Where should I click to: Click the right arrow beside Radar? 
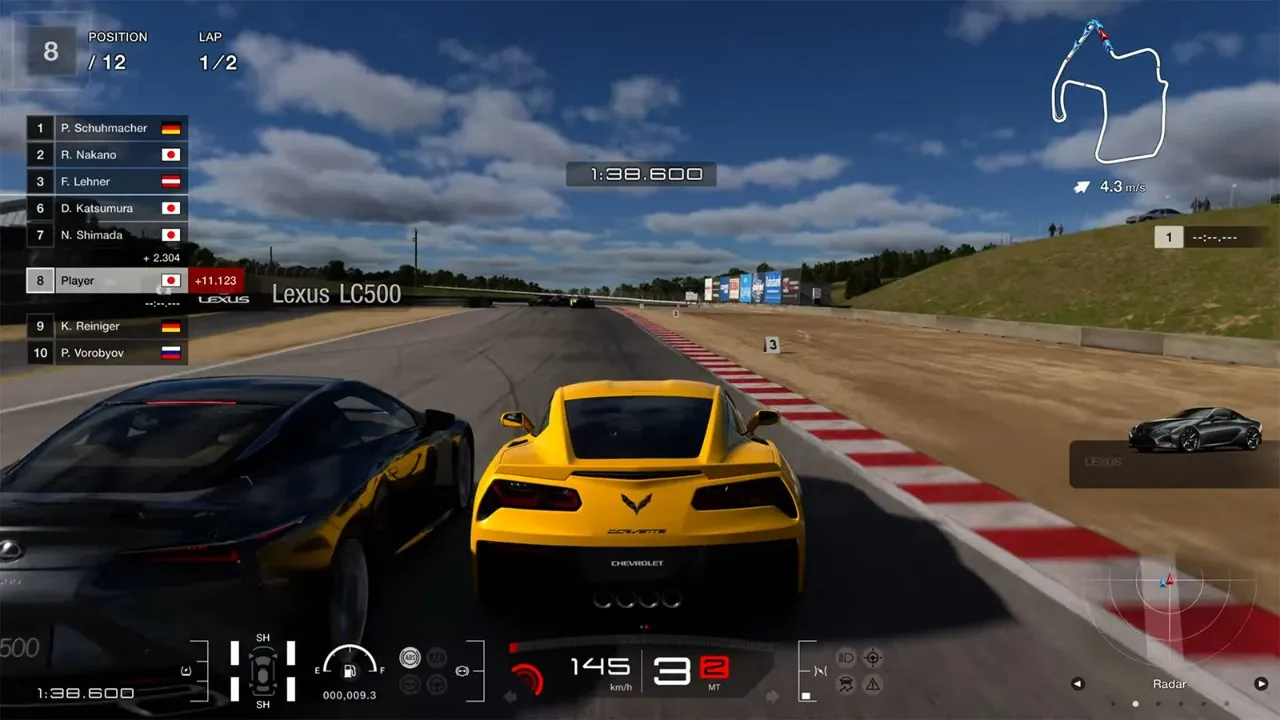pyautogui.click(x=1262, y=683)
